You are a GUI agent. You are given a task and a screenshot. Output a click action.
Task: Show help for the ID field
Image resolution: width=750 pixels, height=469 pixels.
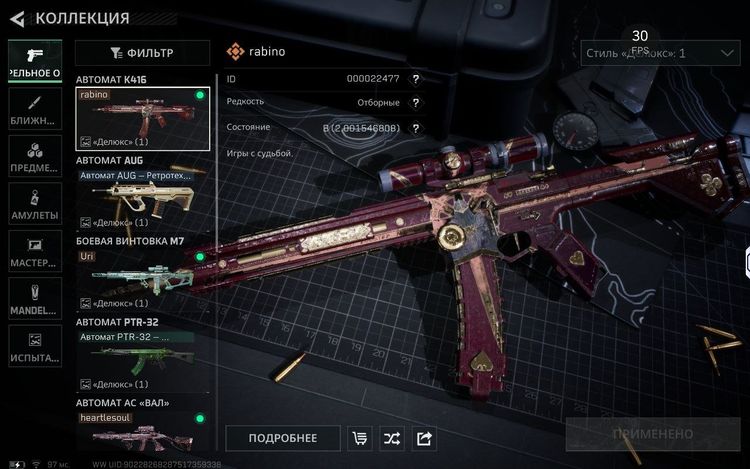(x=415, y=78)
